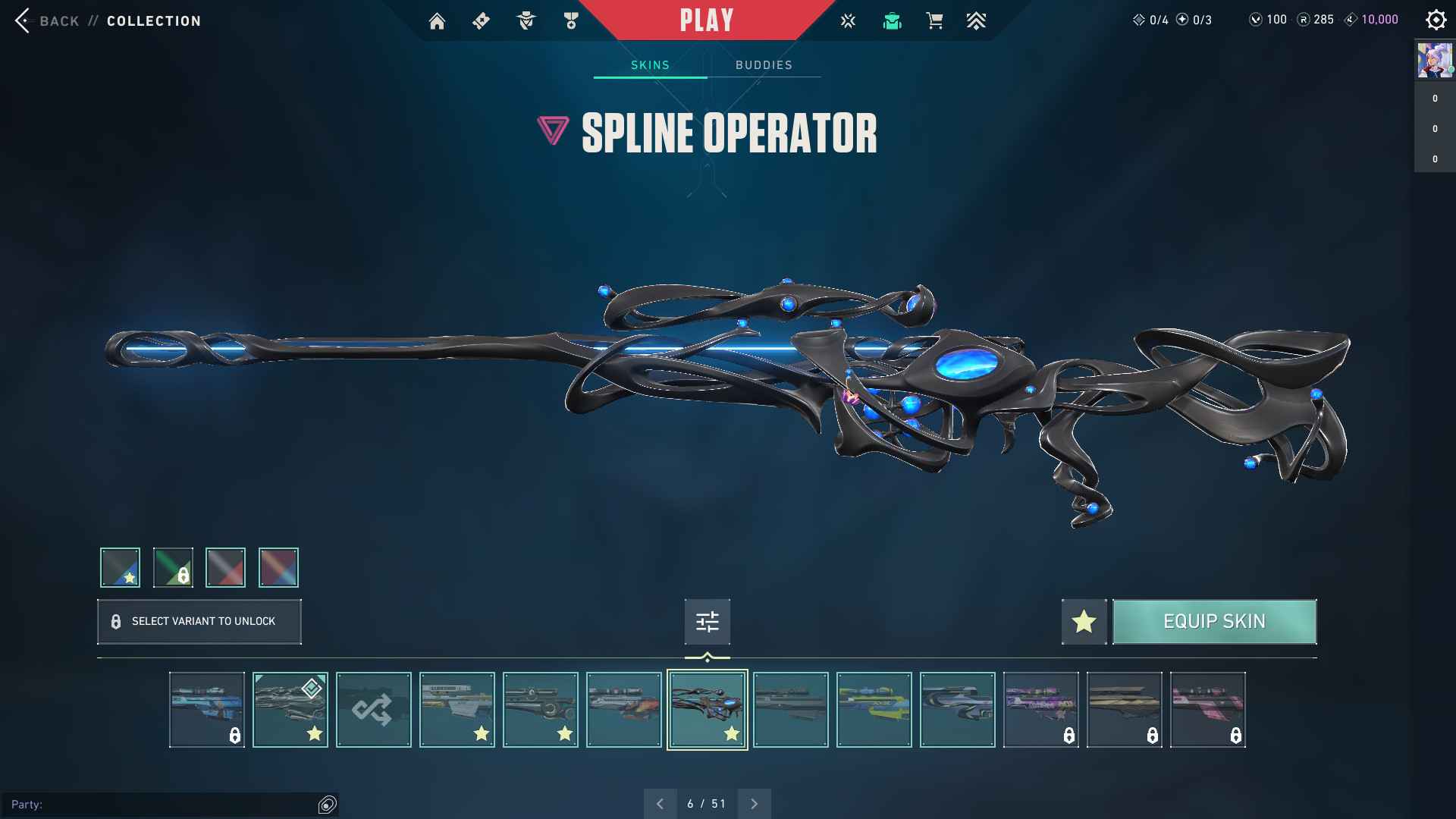Pick the blue starred default variant
The height and width of the screenshot is (819, 1456).
[120, 567]
